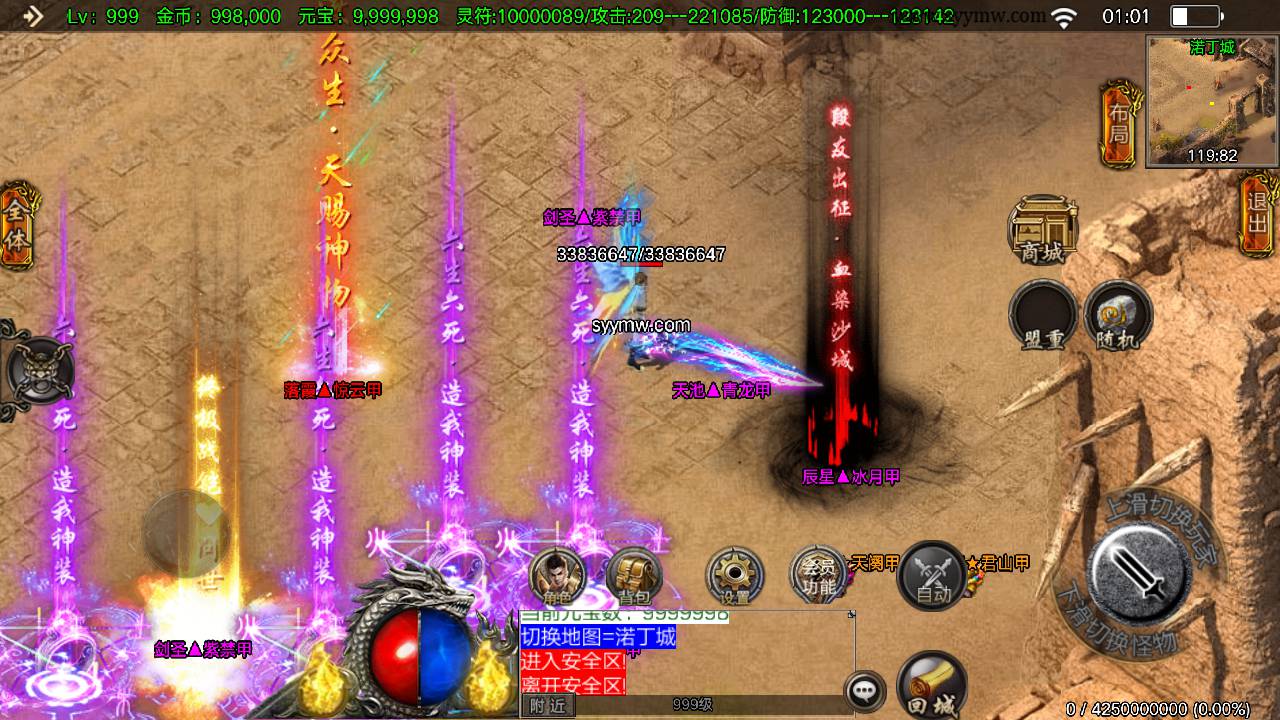Viewport: 1280px width, 720px height.
Task: Click the 布局 layout button
Action: click(1118, 125)
